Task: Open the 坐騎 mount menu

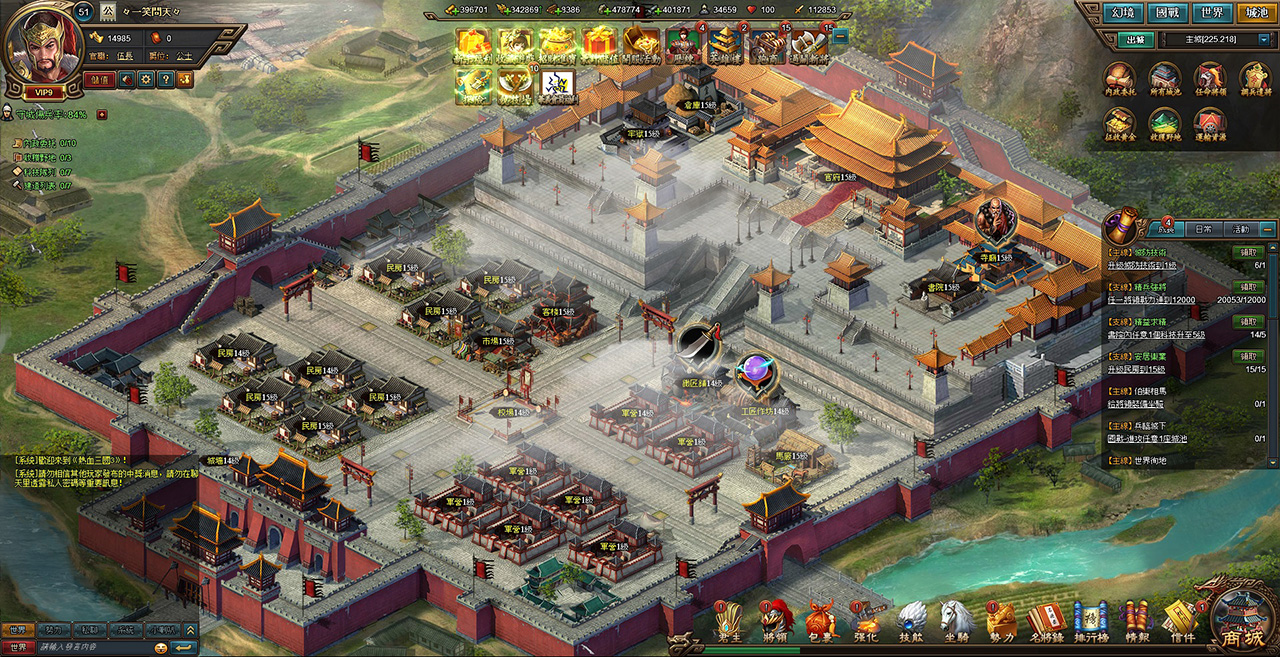Action: pyautogui.click(x=957, y=620)
